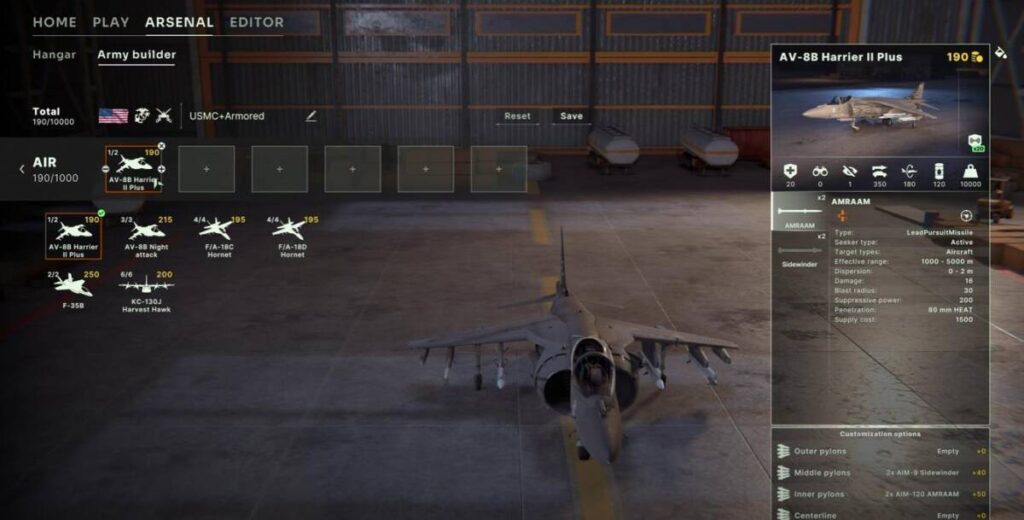Open the EDITOR section
Viewport: 1024px width, 520px height.
point(256,22)
